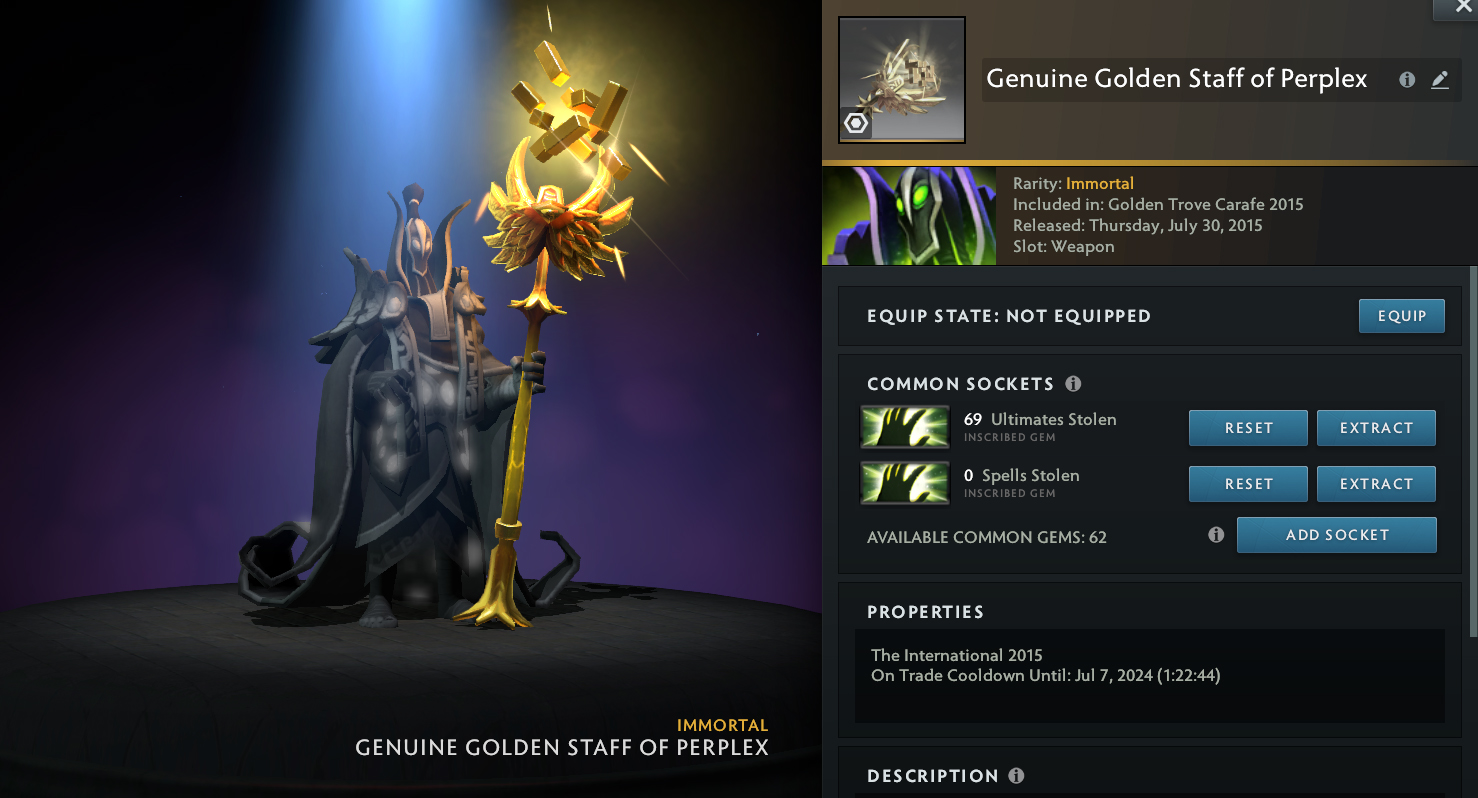Screen dimensions: 1478x798
Task: Open the Description info icon
Action: coord(1016,776)
